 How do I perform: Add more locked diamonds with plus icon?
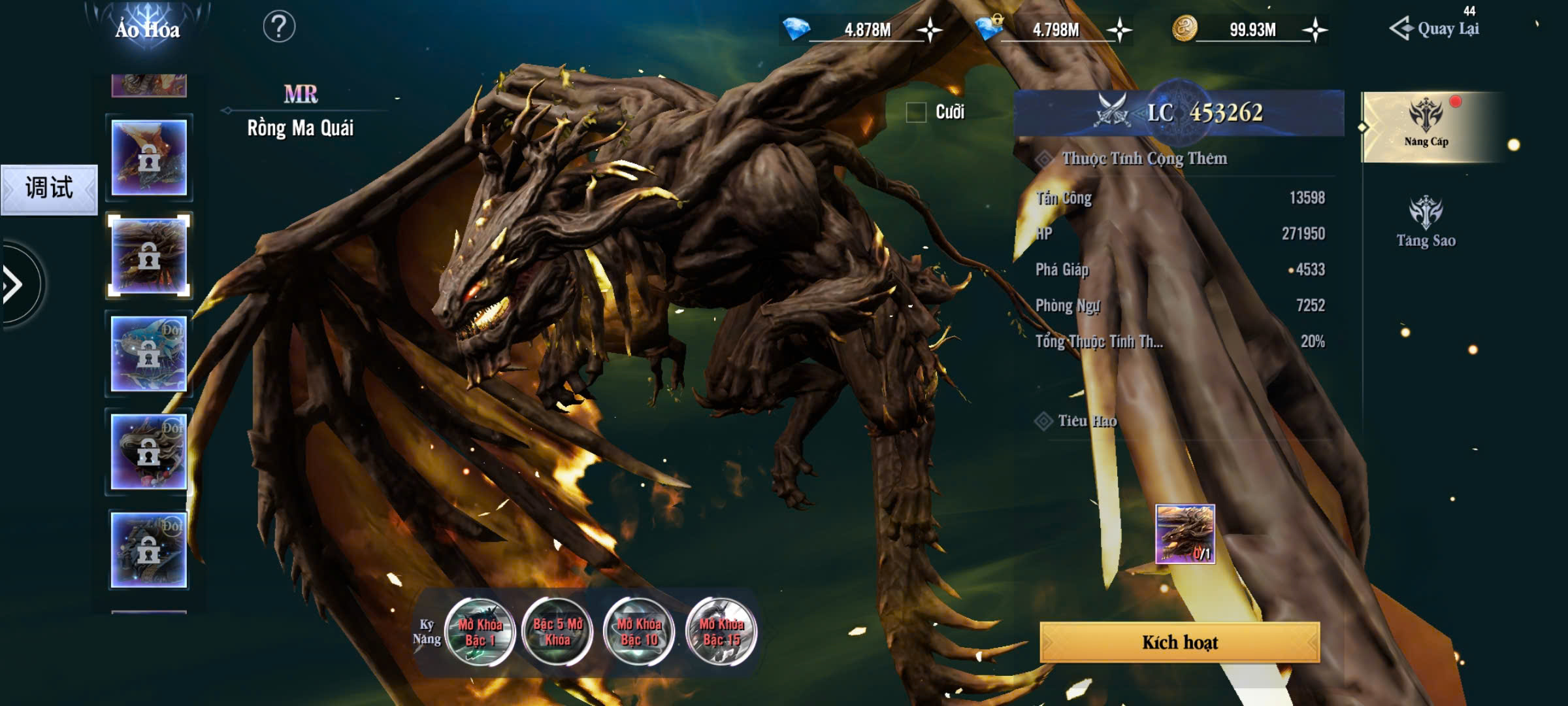[1119, 30]
